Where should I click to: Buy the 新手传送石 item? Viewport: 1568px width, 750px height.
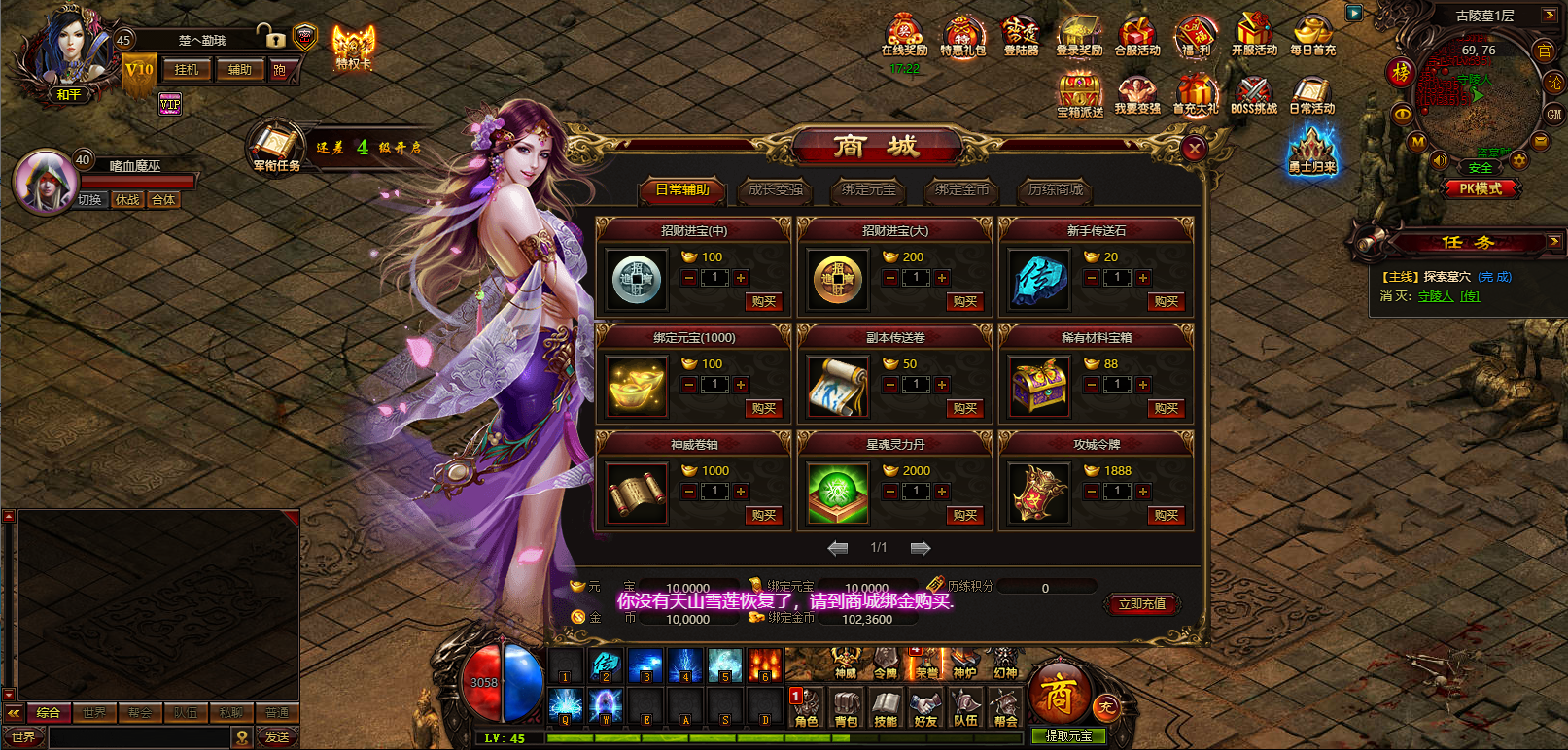1166,302
